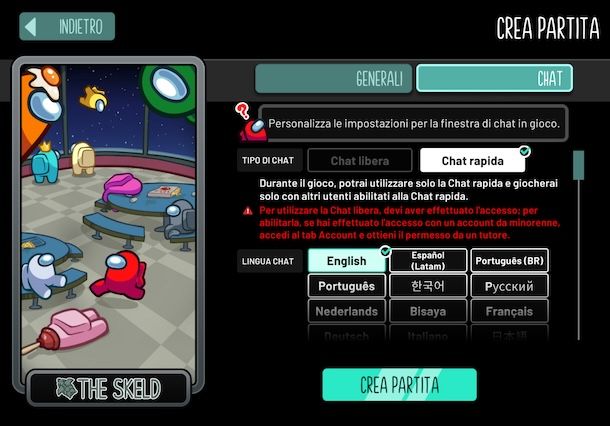
Task: Pick Bisaya as chat language
Action: click(x=428, y=311)
